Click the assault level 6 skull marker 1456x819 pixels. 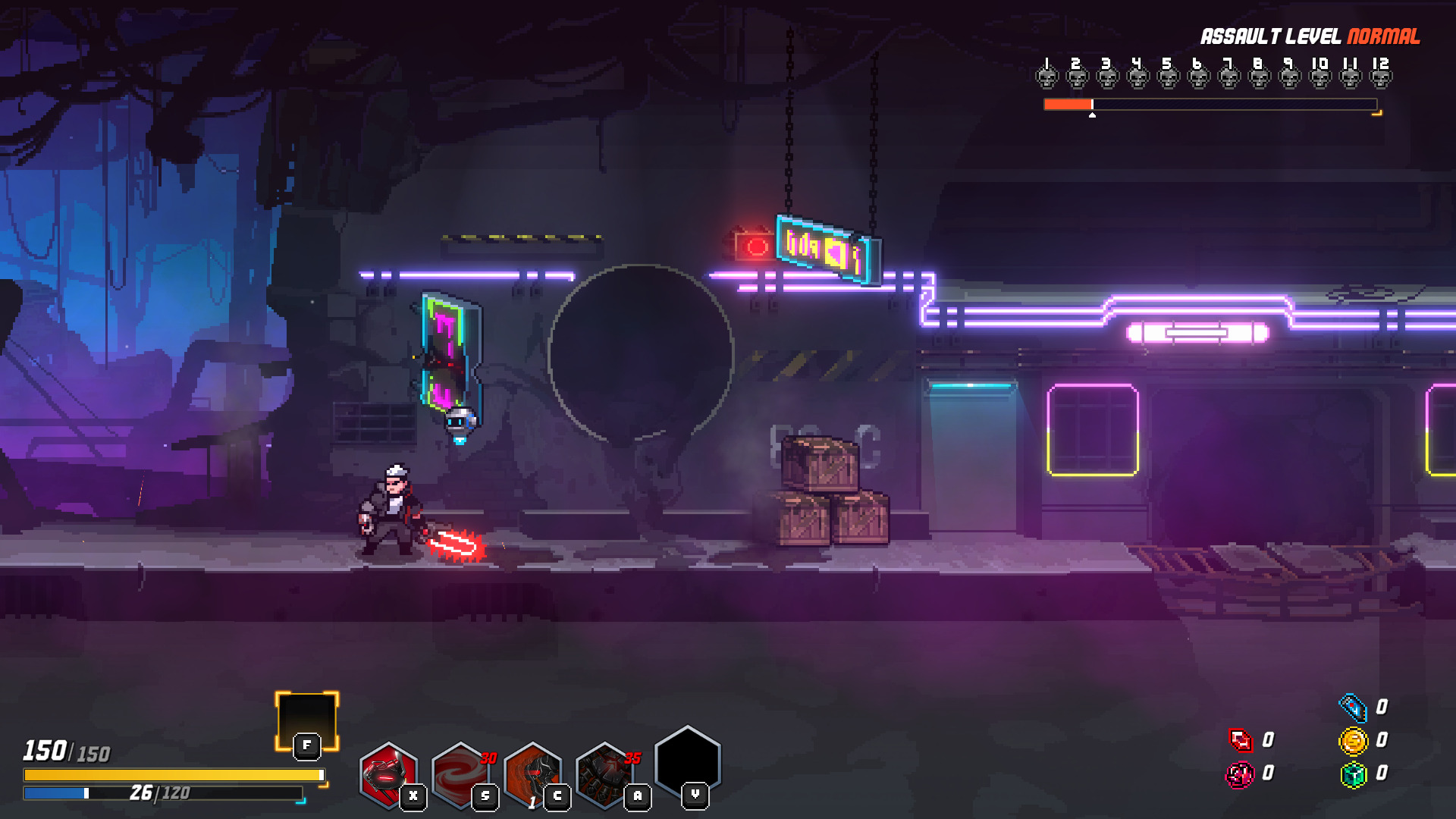[1199, 76]
